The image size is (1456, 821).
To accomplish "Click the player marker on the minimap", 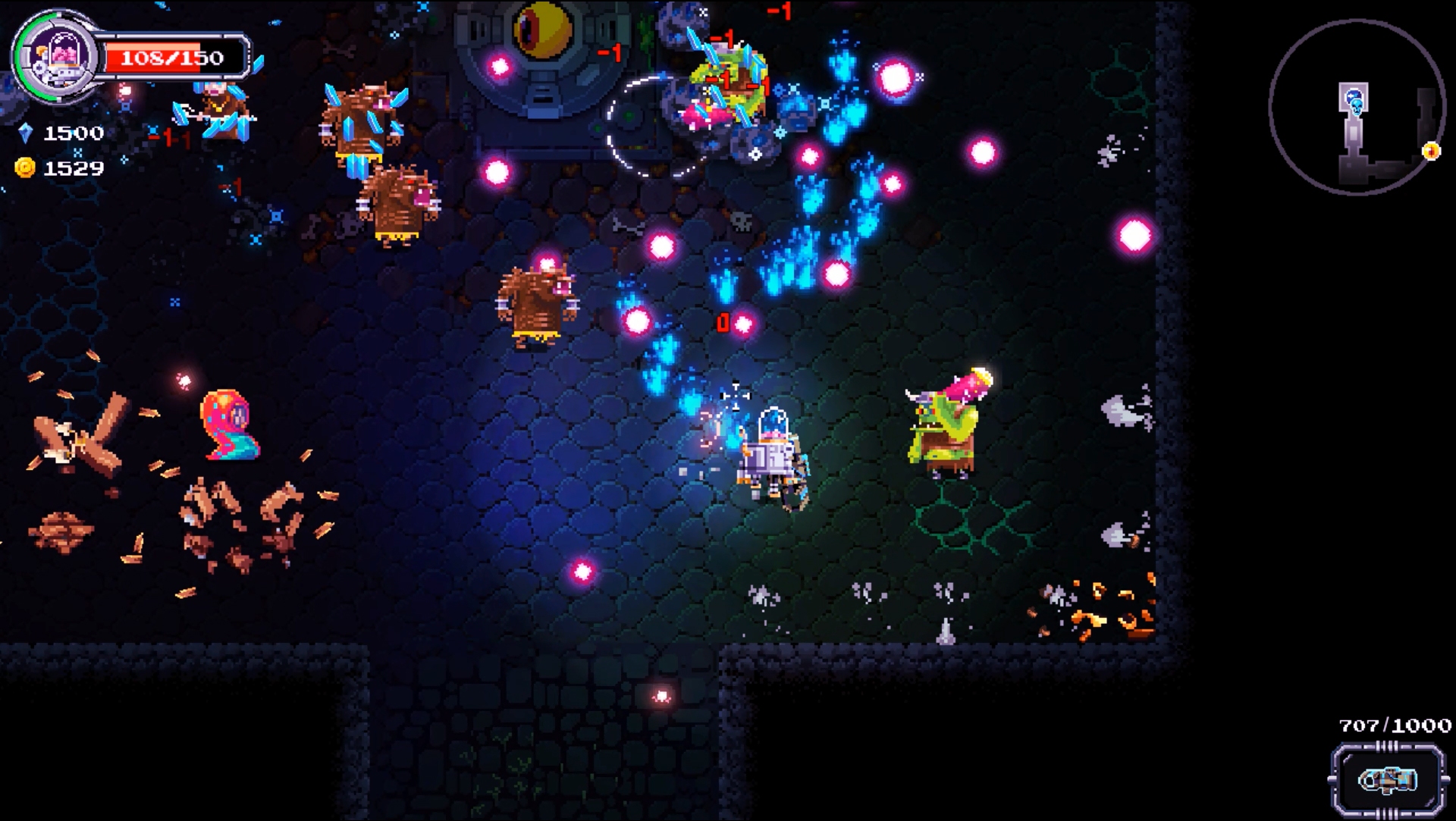I will pos(1354,93).
